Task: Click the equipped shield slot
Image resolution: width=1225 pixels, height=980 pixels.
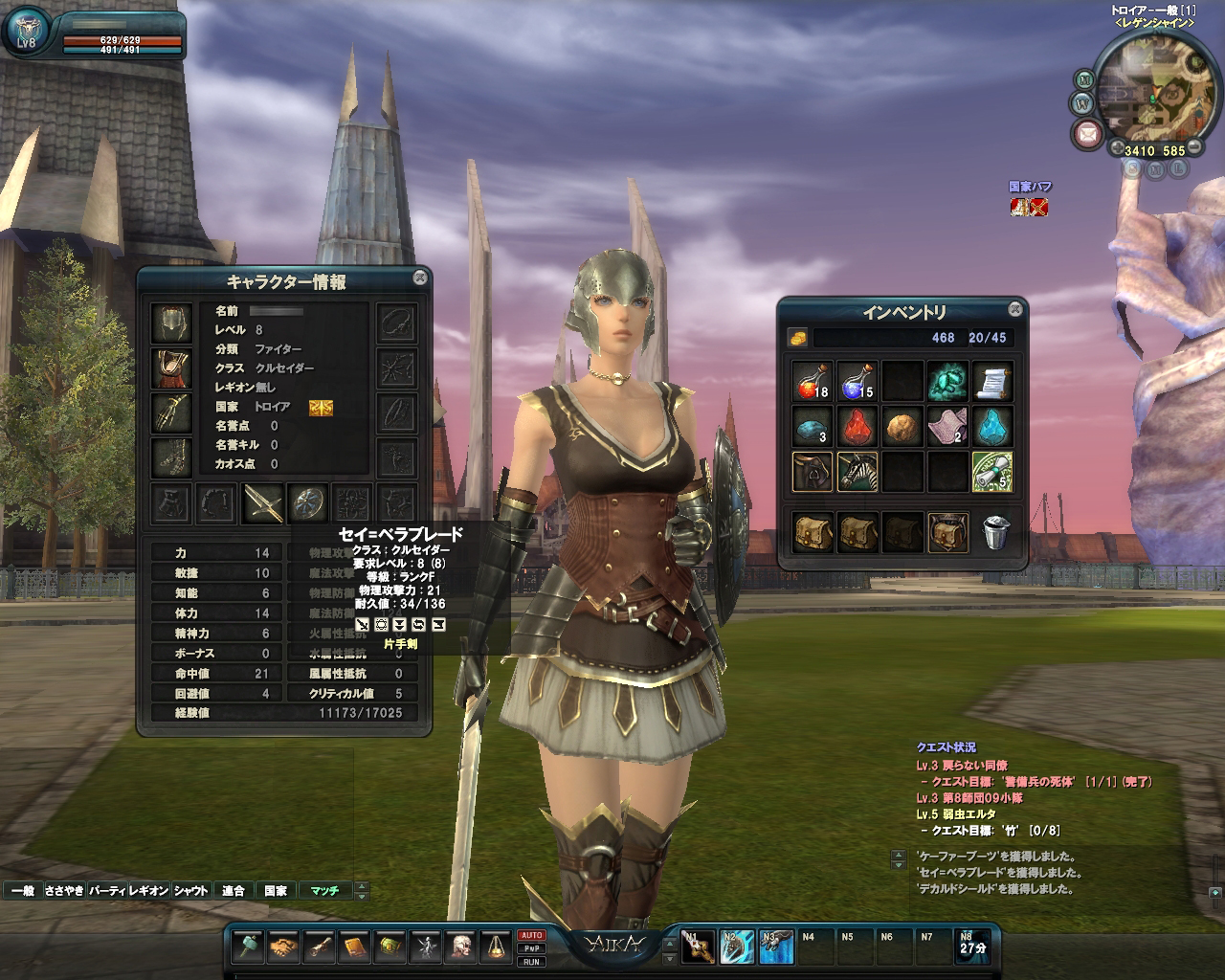Action: (308, 501)
